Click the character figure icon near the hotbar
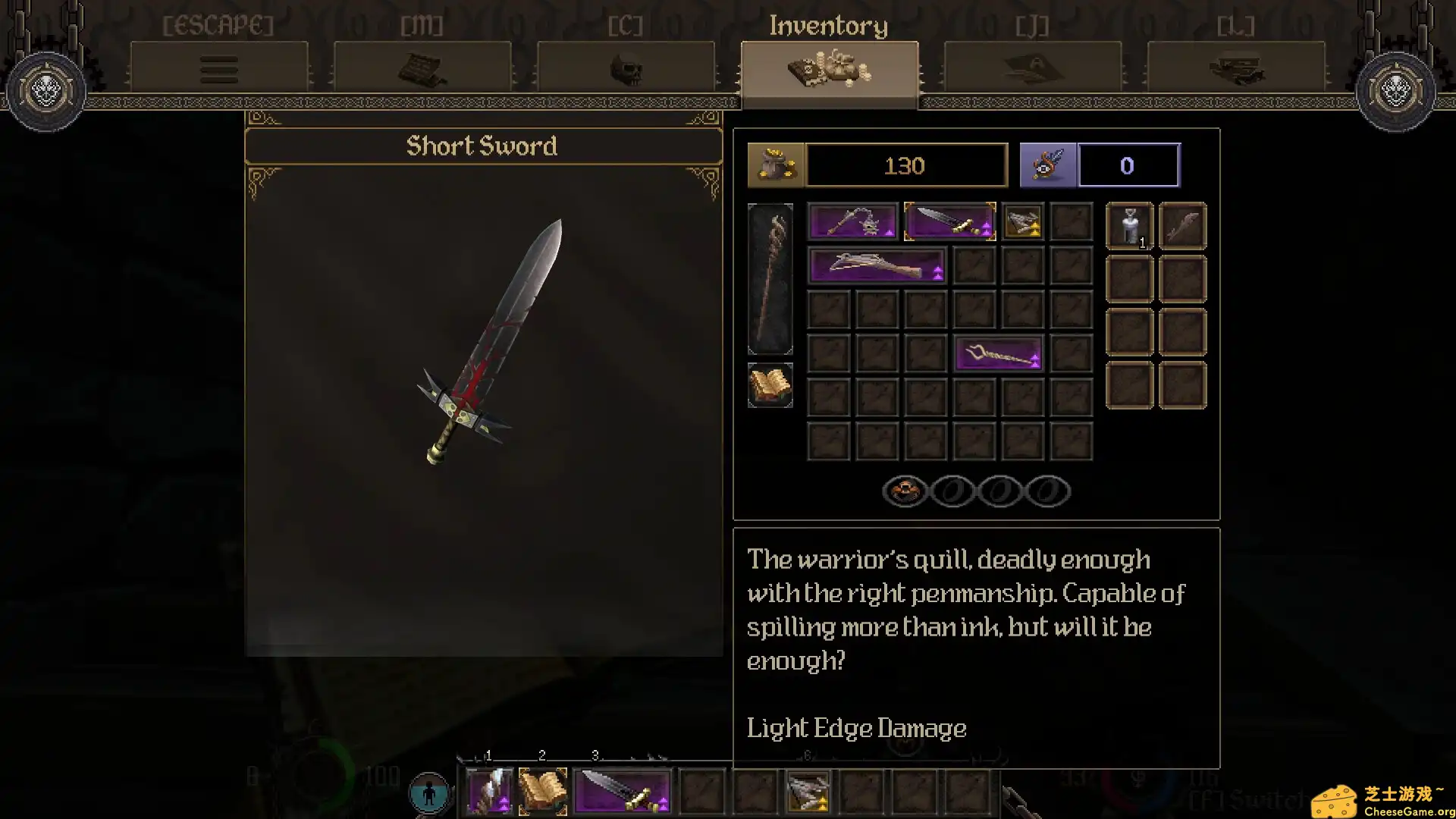The width and height of the screenshot is (1456, 819). pos(430,791)
